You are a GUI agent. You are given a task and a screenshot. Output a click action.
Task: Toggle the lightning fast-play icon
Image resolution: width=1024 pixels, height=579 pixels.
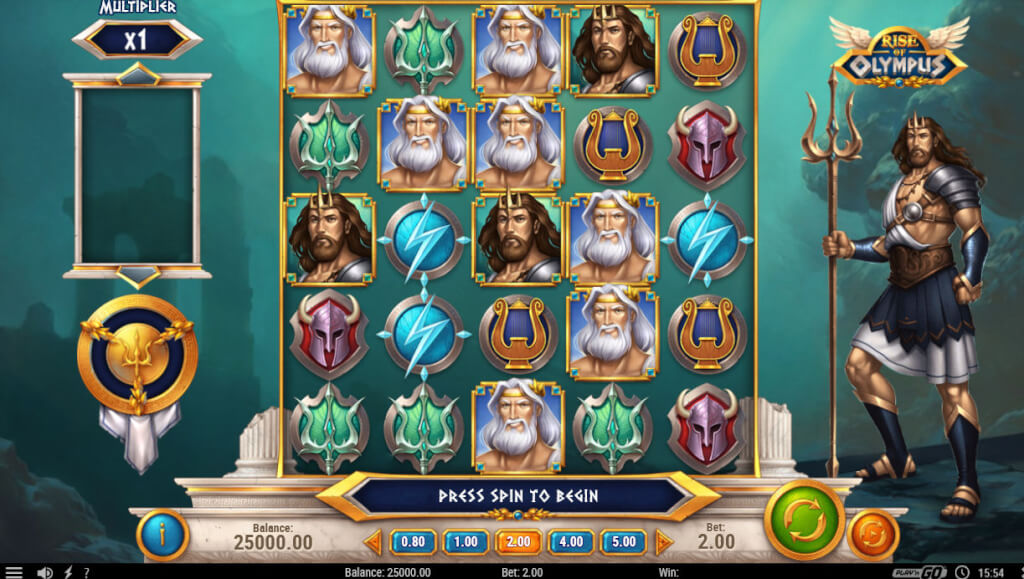(69, 572)
